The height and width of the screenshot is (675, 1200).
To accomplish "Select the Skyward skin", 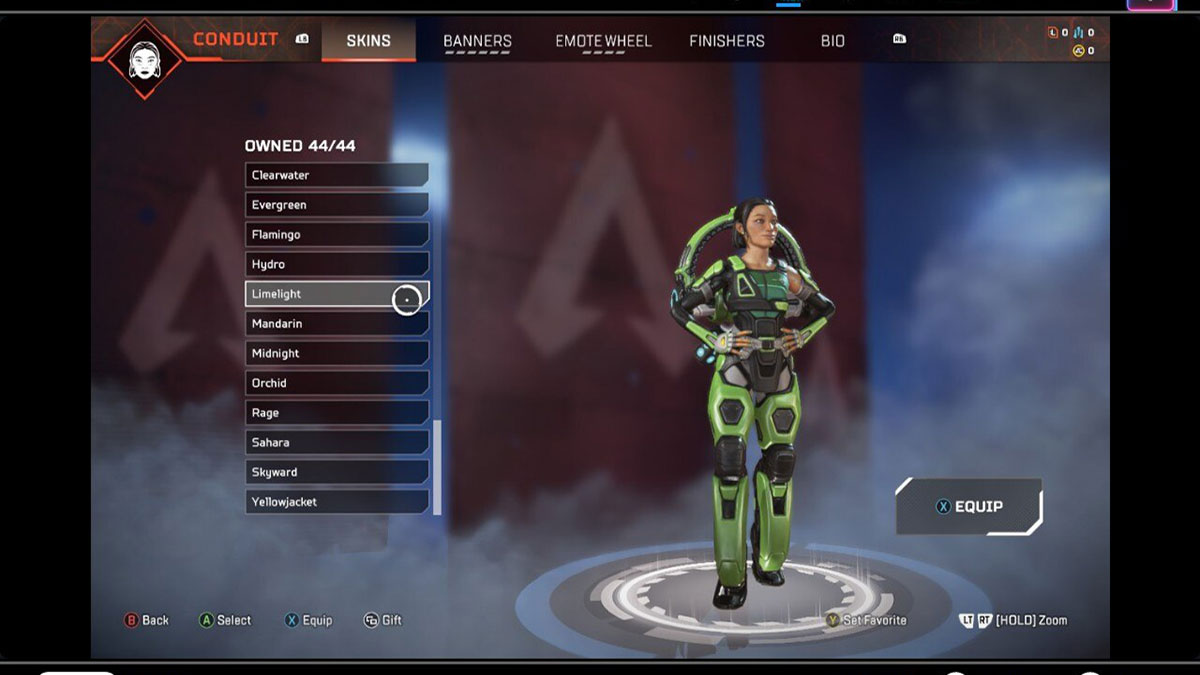I will [336, 472].
